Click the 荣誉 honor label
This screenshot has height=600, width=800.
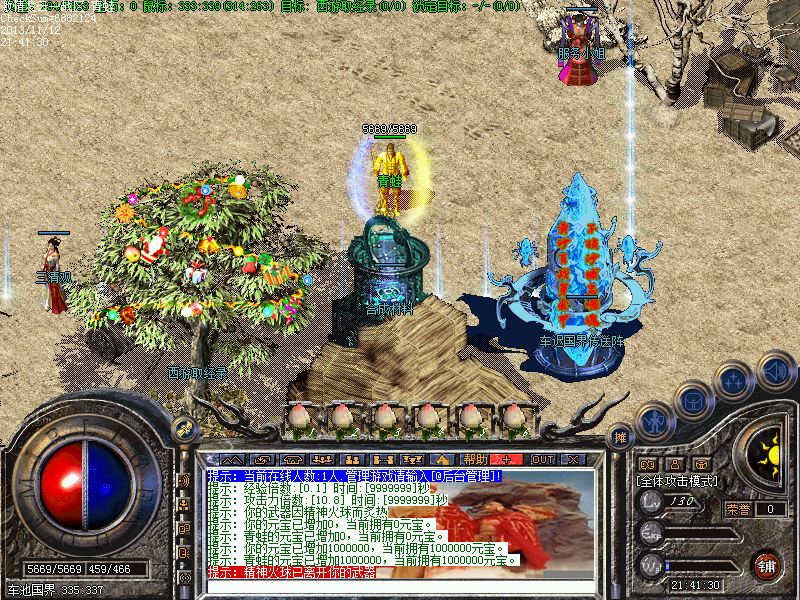coord(739,509)
